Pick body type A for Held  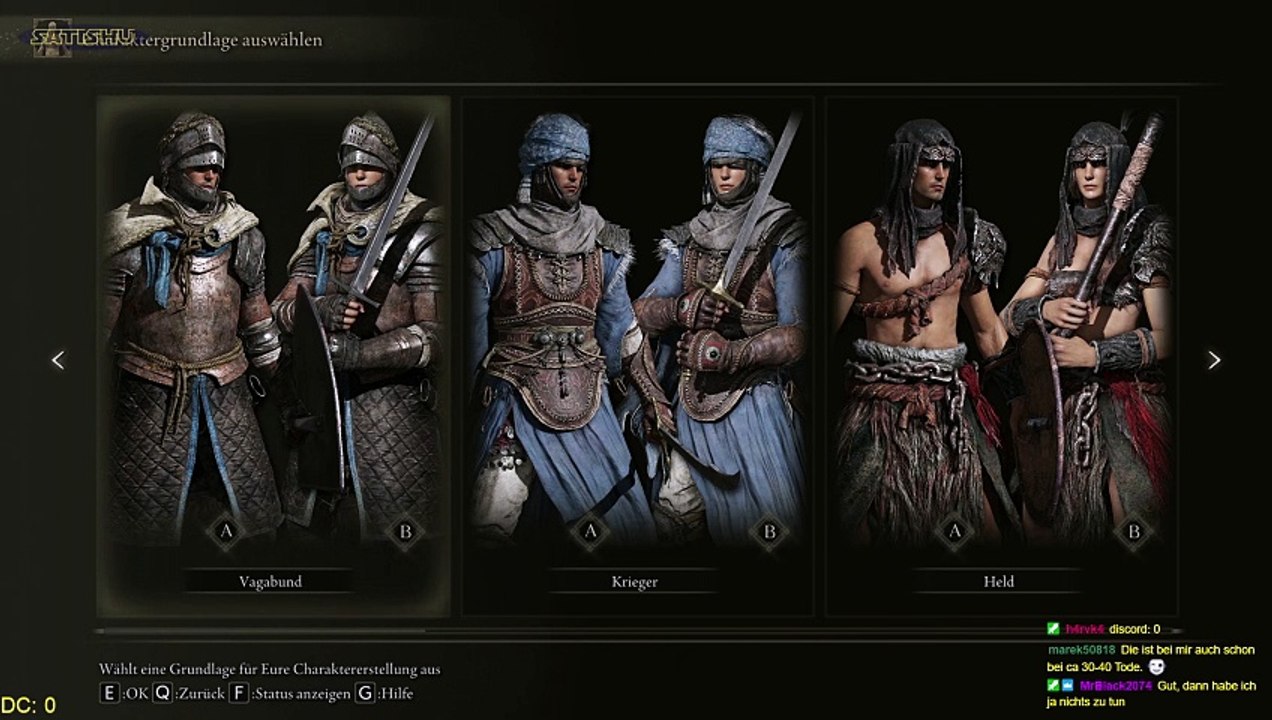[954, 532]
